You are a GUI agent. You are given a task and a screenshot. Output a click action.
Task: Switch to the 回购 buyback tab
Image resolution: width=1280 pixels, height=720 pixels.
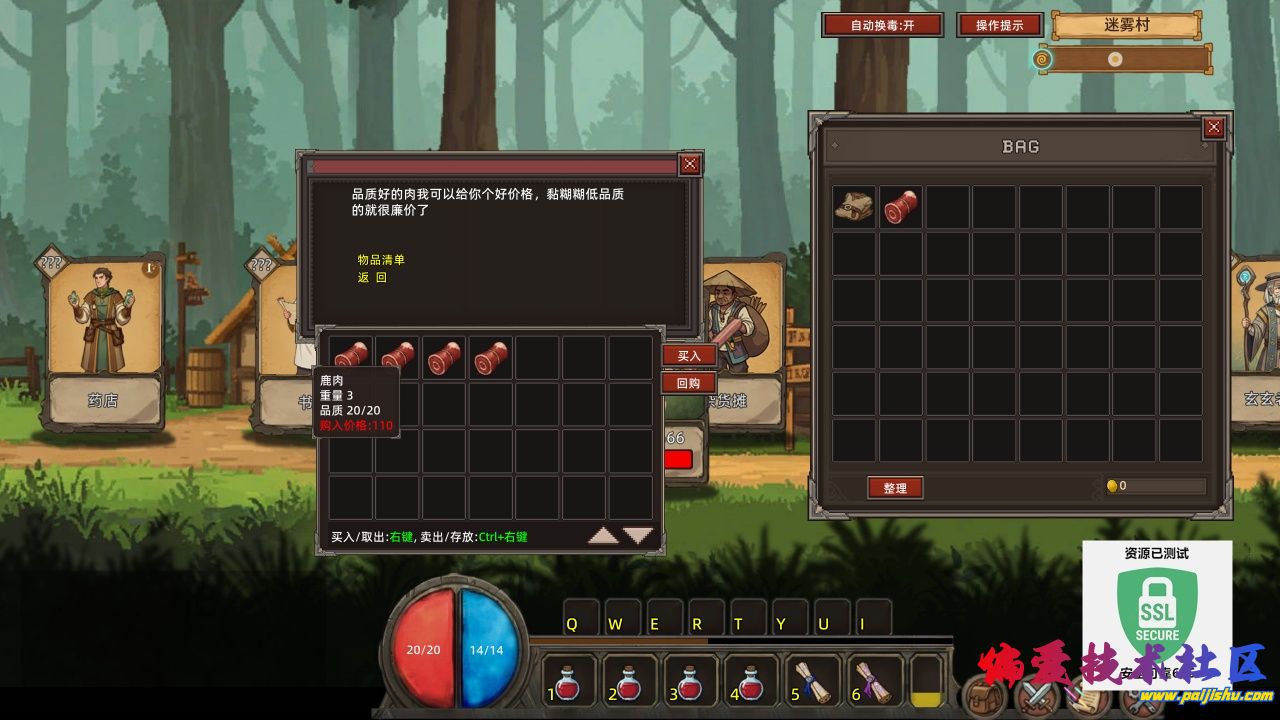[689, 383]
